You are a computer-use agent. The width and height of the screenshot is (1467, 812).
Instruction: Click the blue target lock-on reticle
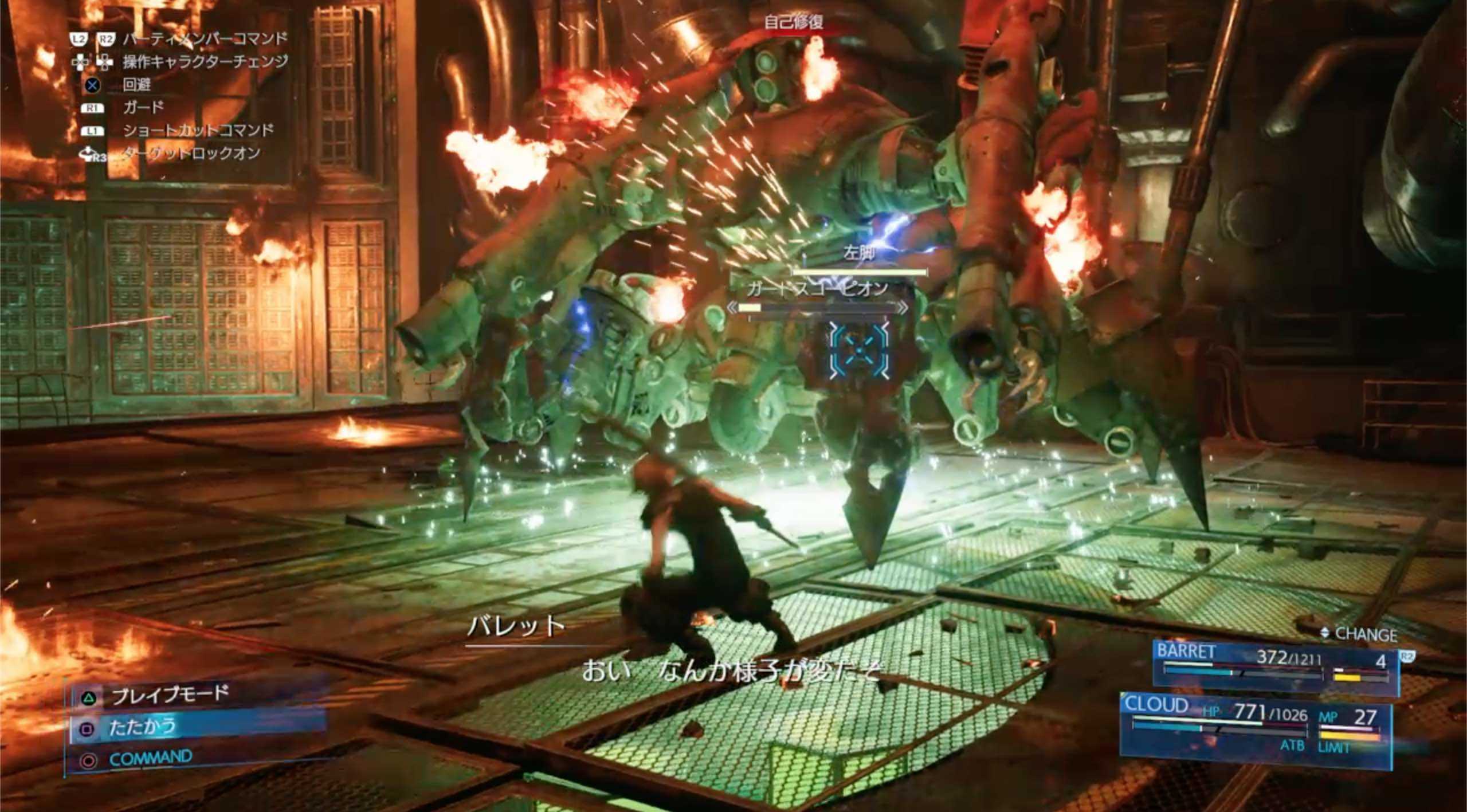859,350
